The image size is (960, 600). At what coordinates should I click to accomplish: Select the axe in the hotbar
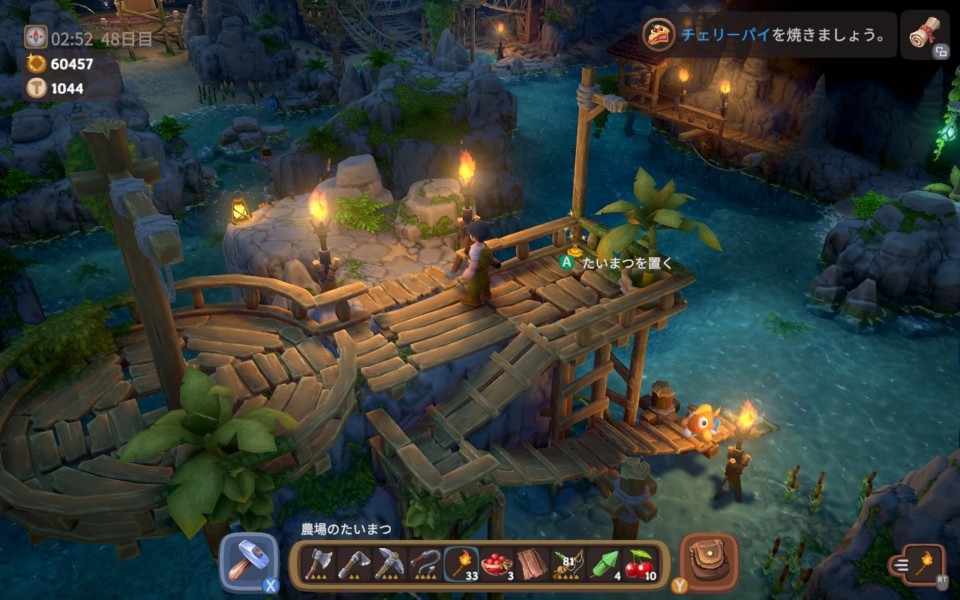(x=317, y=566)
